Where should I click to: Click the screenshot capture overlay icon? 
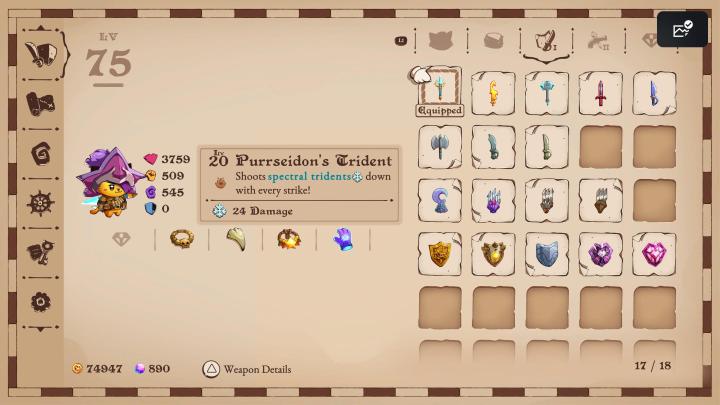(683, 30)
